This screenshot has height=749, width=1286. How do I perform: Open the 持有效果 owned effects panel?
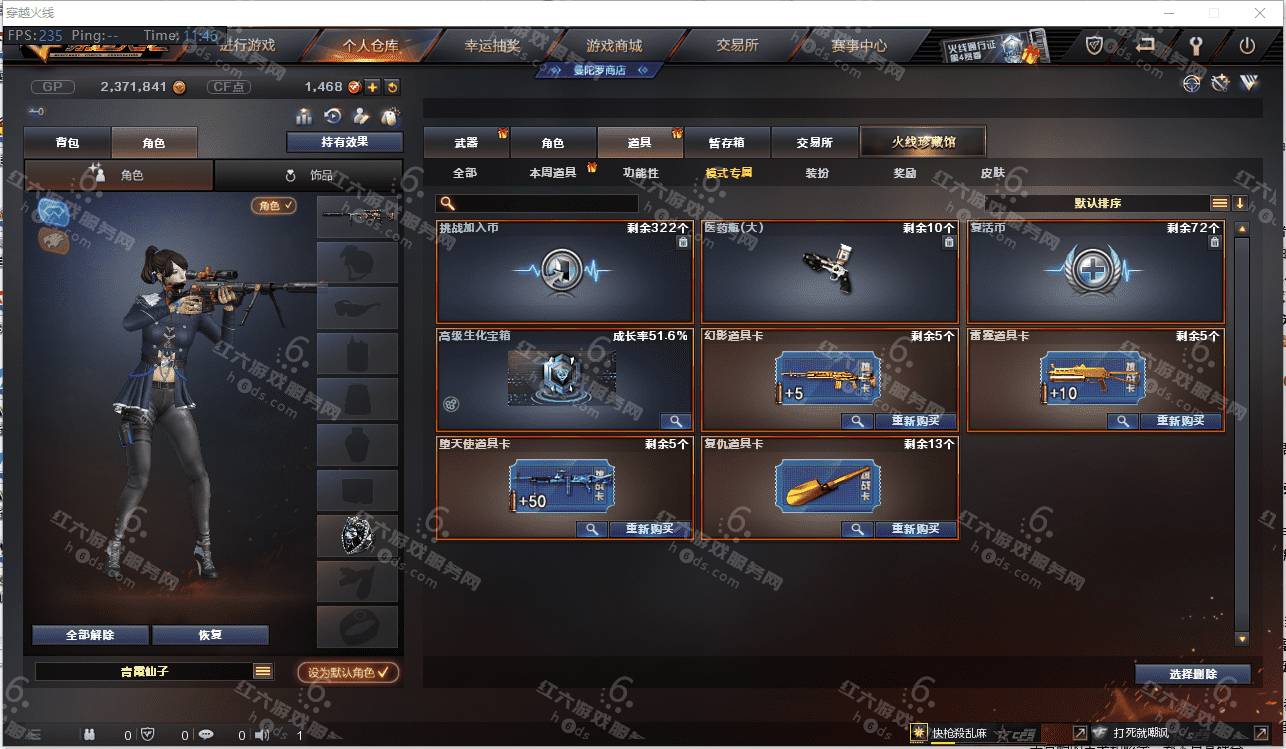tap(344, 142)
